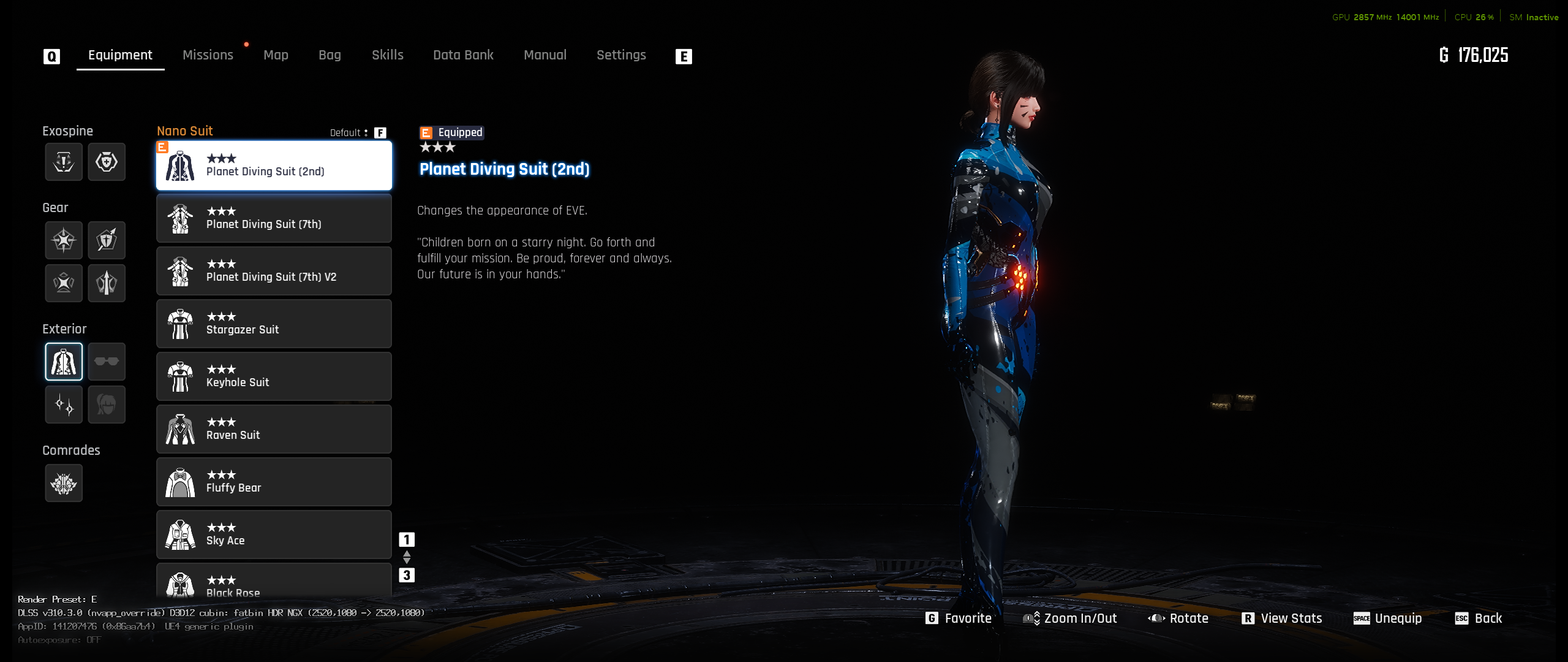Click the Unequip button
Viewport: 1568px width, 662px height.
(1388, 618)
